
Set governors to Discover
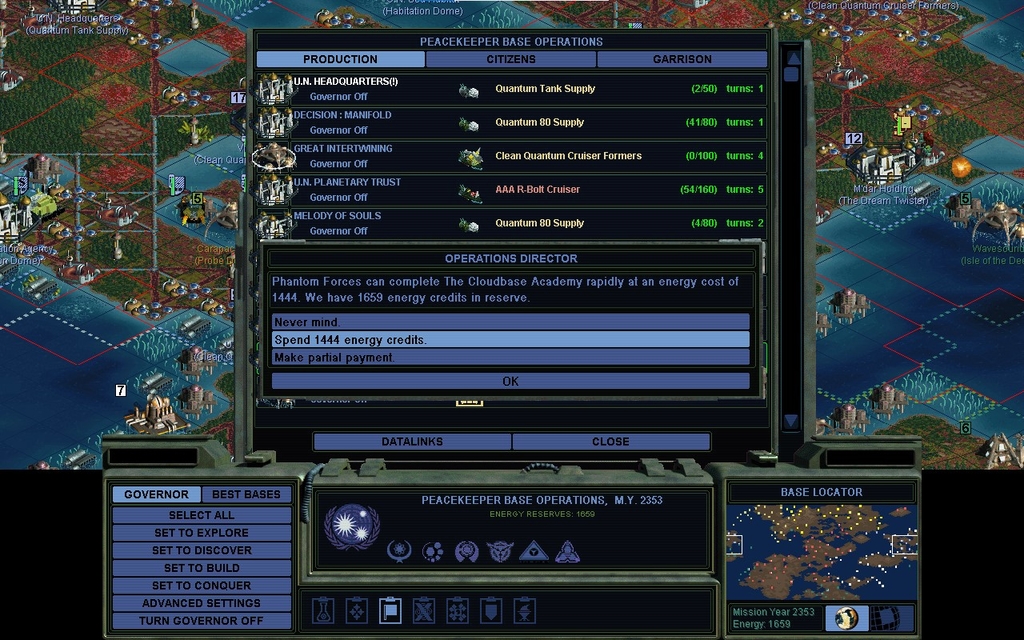pos(201,550)
